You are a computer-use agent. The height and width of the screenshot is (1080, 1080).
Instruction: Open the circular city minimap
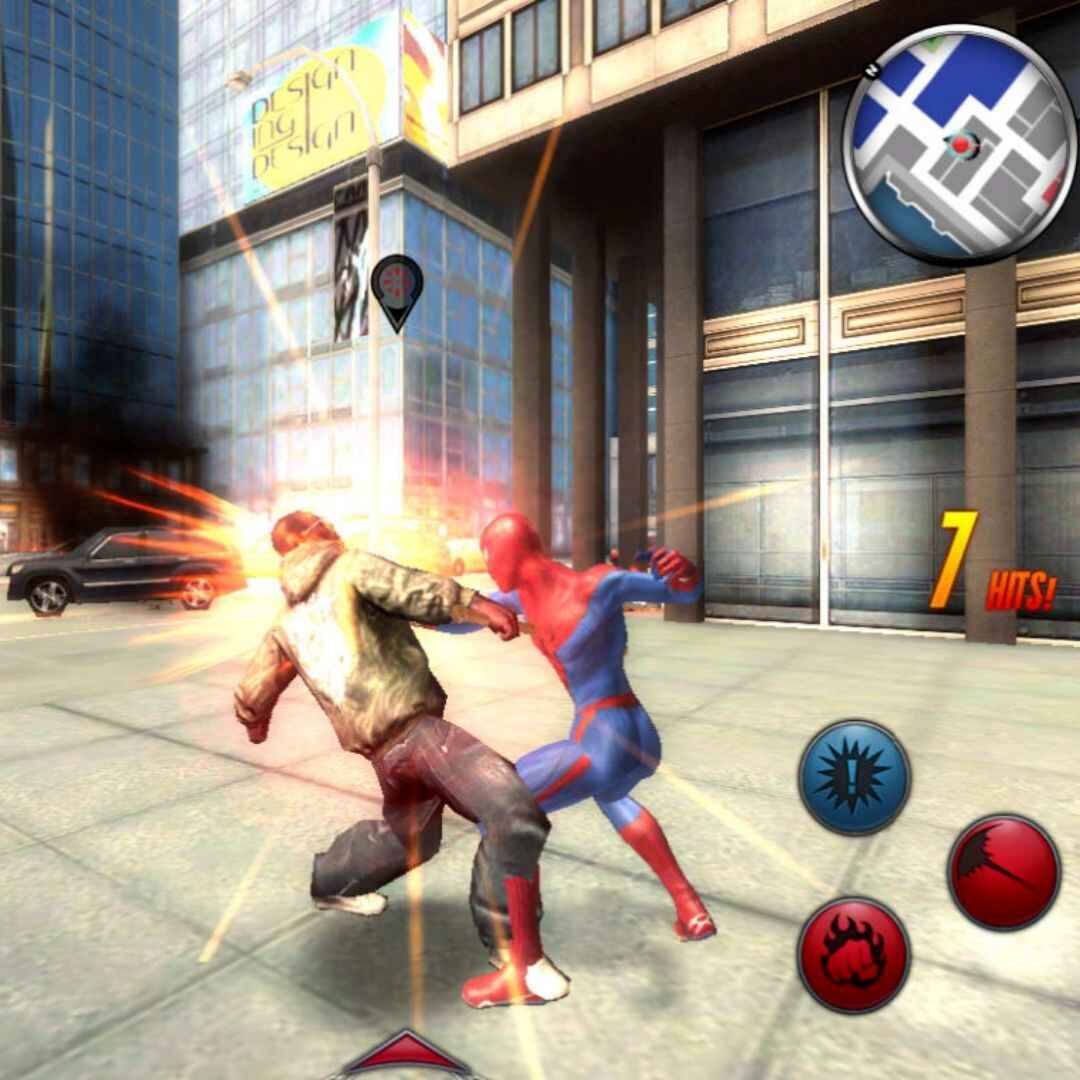point(960,144)
